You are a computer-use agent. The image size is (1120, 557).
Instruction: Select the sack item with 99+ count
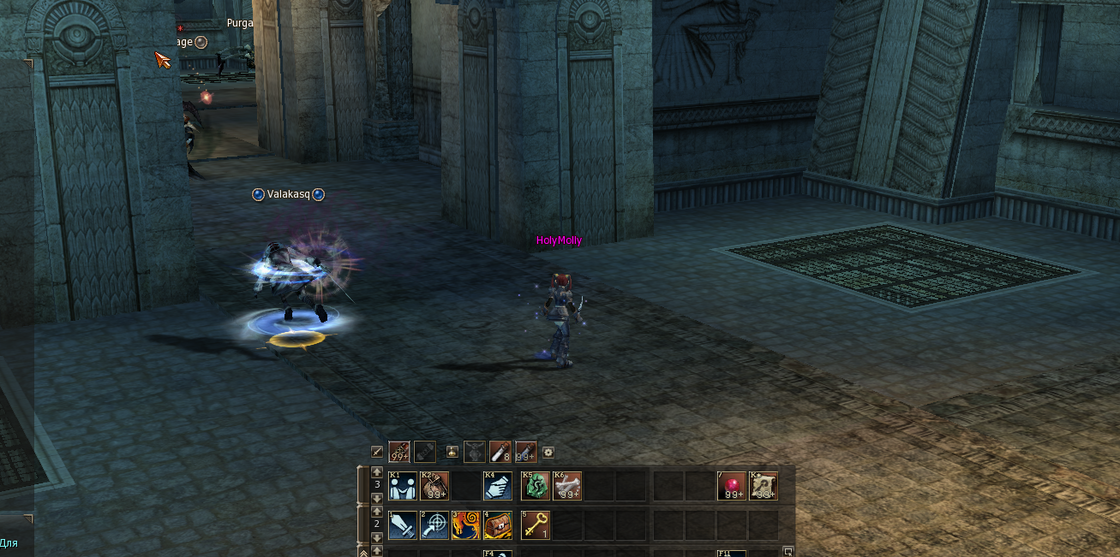[x=435, y=487]
